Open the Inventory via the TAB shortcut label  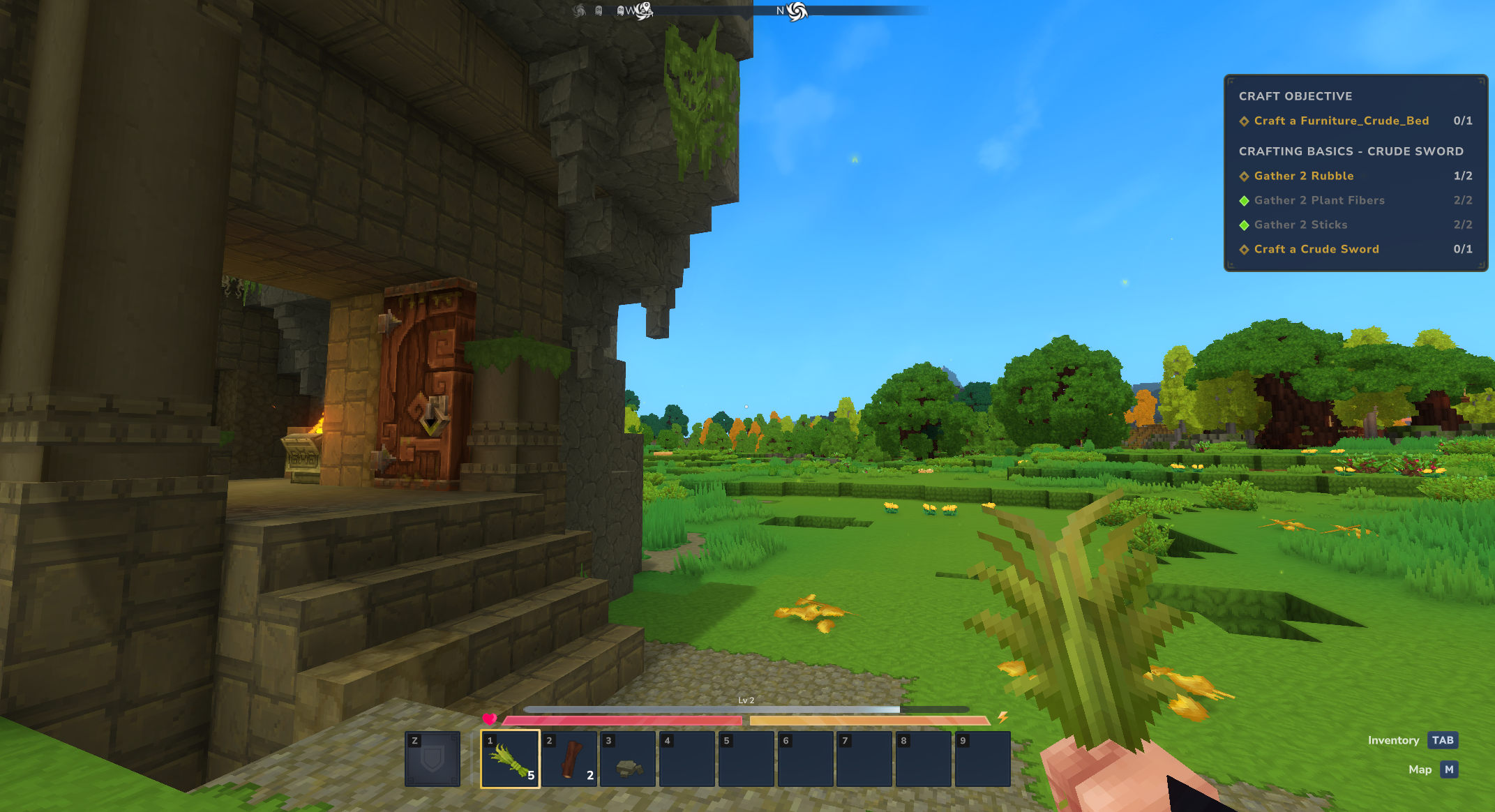(x=1443, y=740)
